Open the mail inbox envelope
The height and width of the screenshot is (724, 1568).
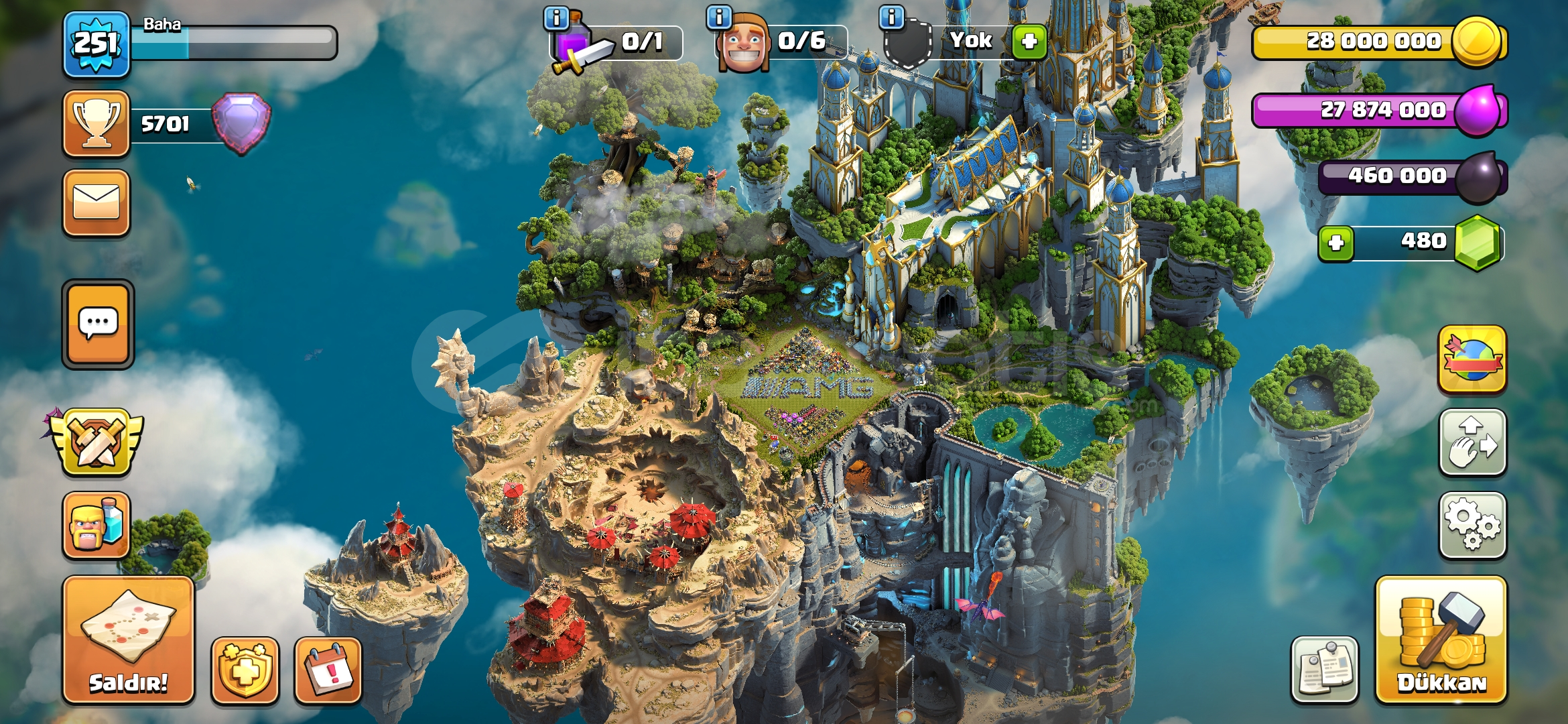pyautogui.click(x=96, y=202)
